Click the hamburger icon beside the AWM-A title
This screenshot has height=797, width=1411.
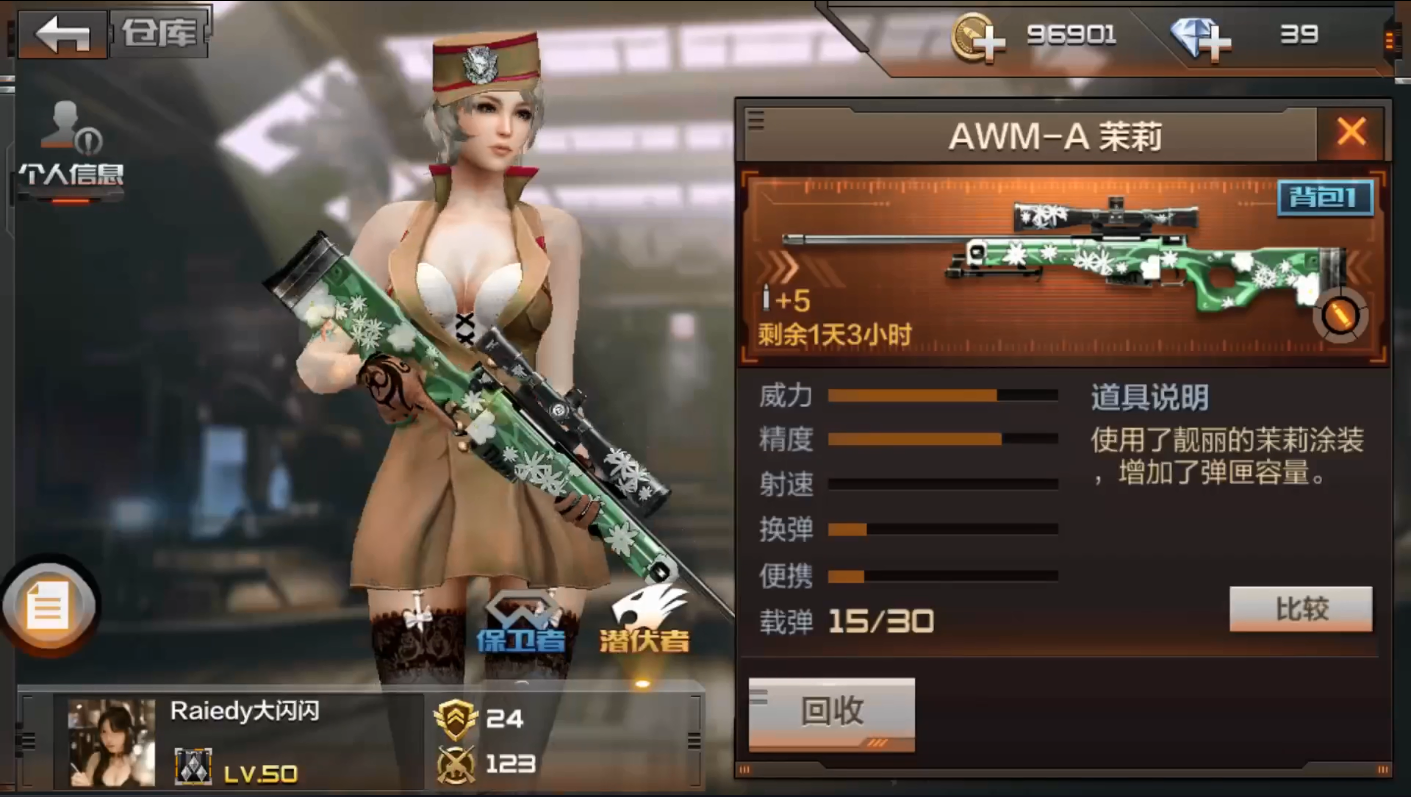756,122
